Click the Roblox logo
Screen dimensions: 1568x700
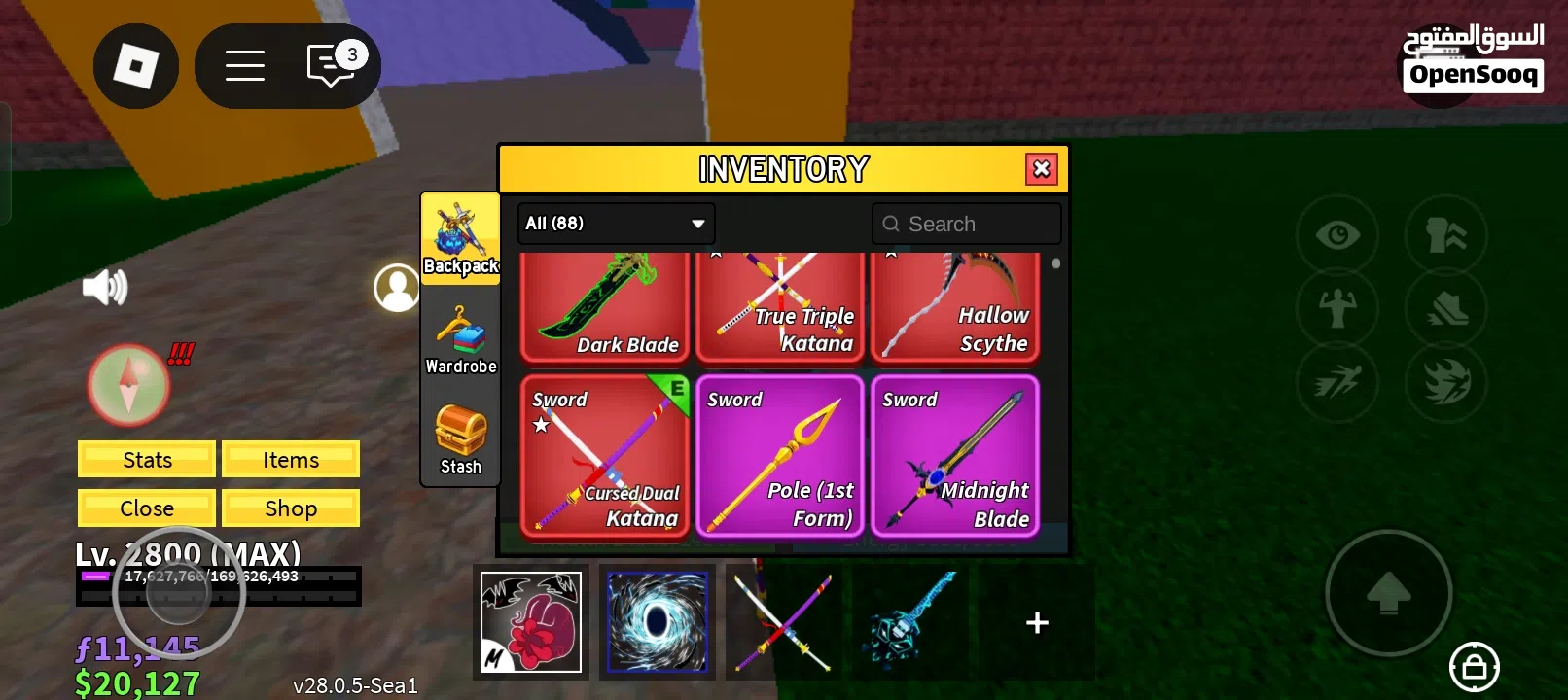[x=136, y=65]
